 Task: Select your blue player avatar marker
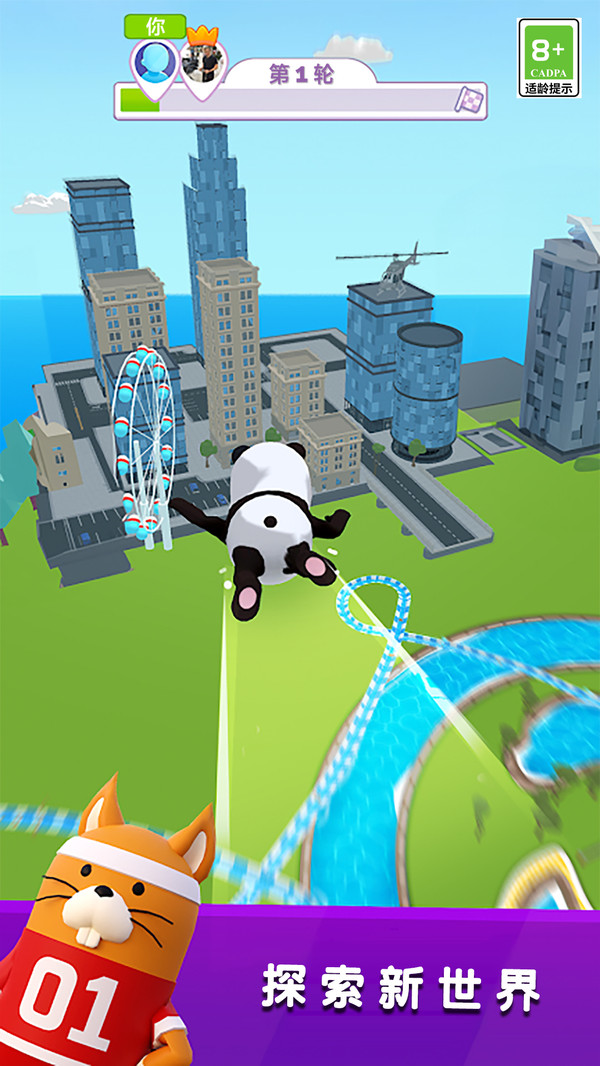click(154, 64)
